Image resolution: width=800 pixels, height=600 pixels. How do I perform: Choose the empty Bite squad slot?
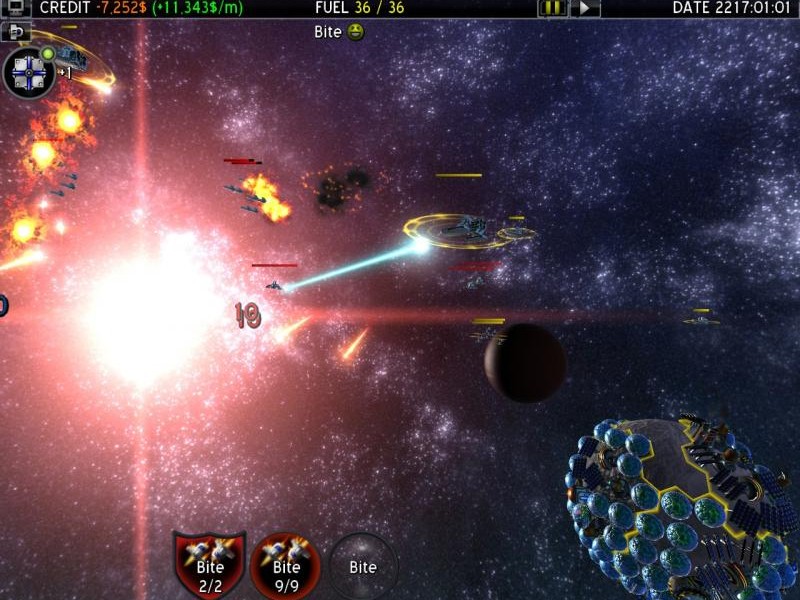click(363, 566)
